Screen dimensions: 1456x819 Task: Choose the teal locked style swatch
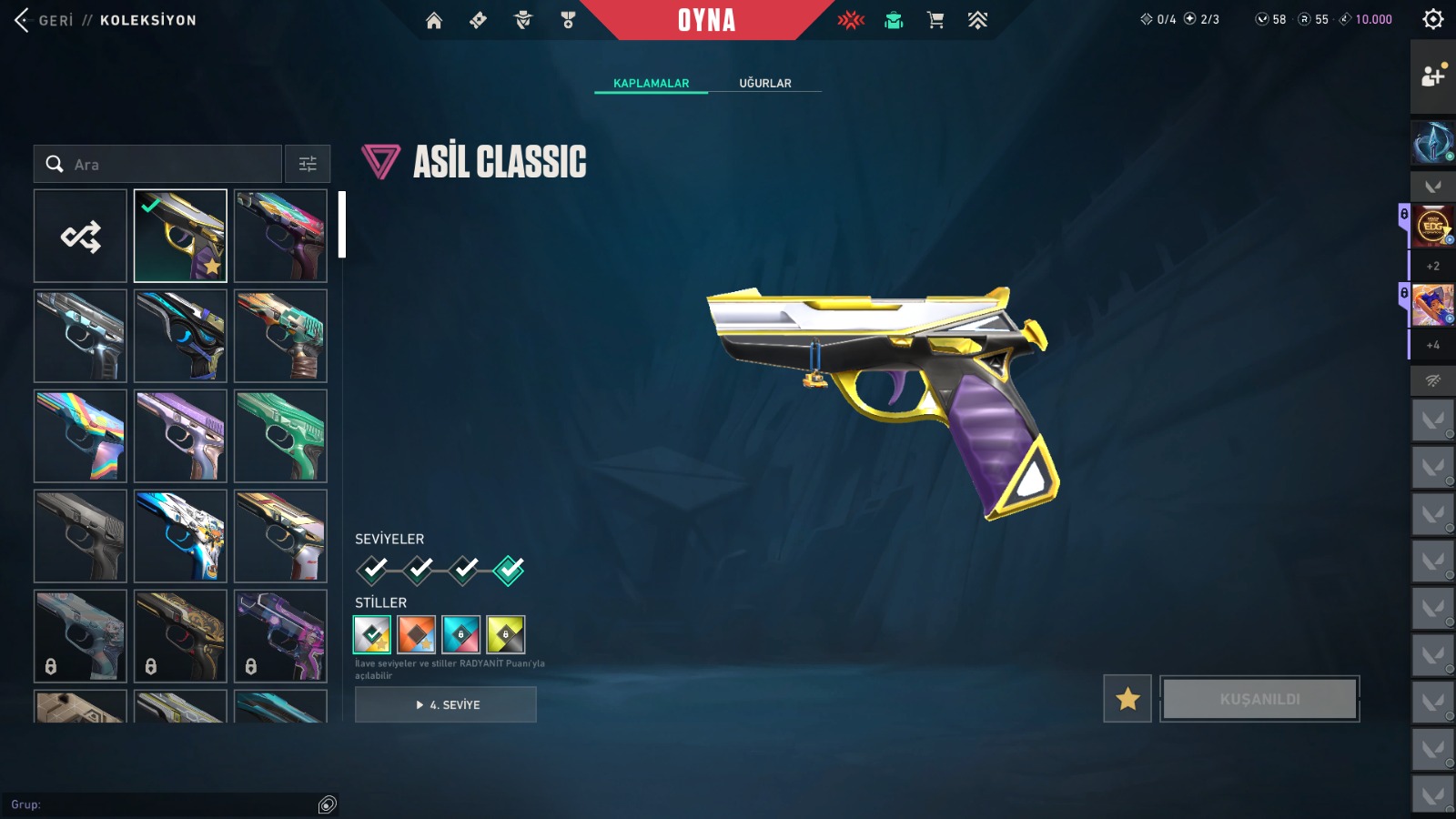[460, 634]
